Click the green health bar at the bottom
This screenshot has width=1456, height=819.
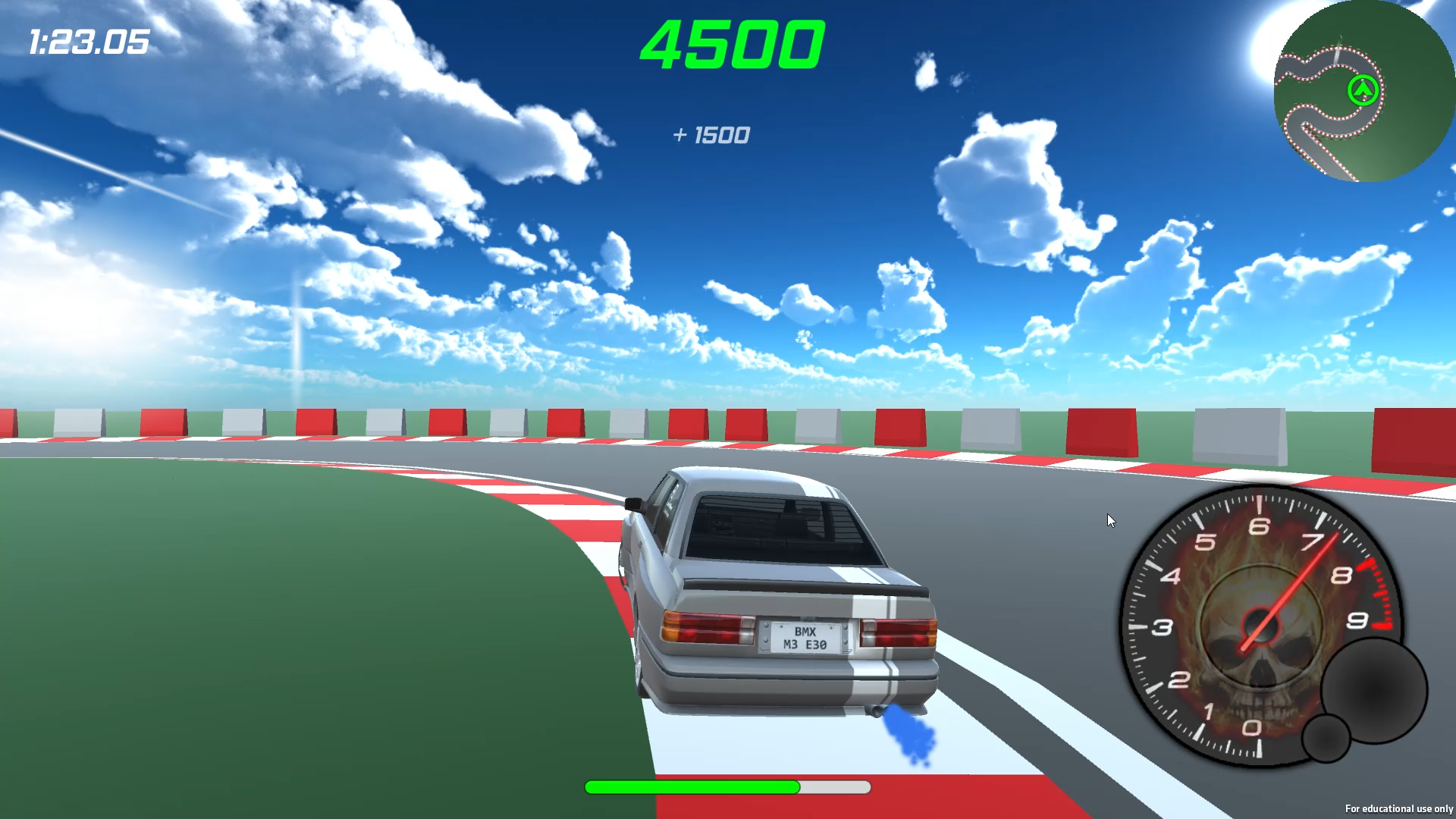click(690, 788)
